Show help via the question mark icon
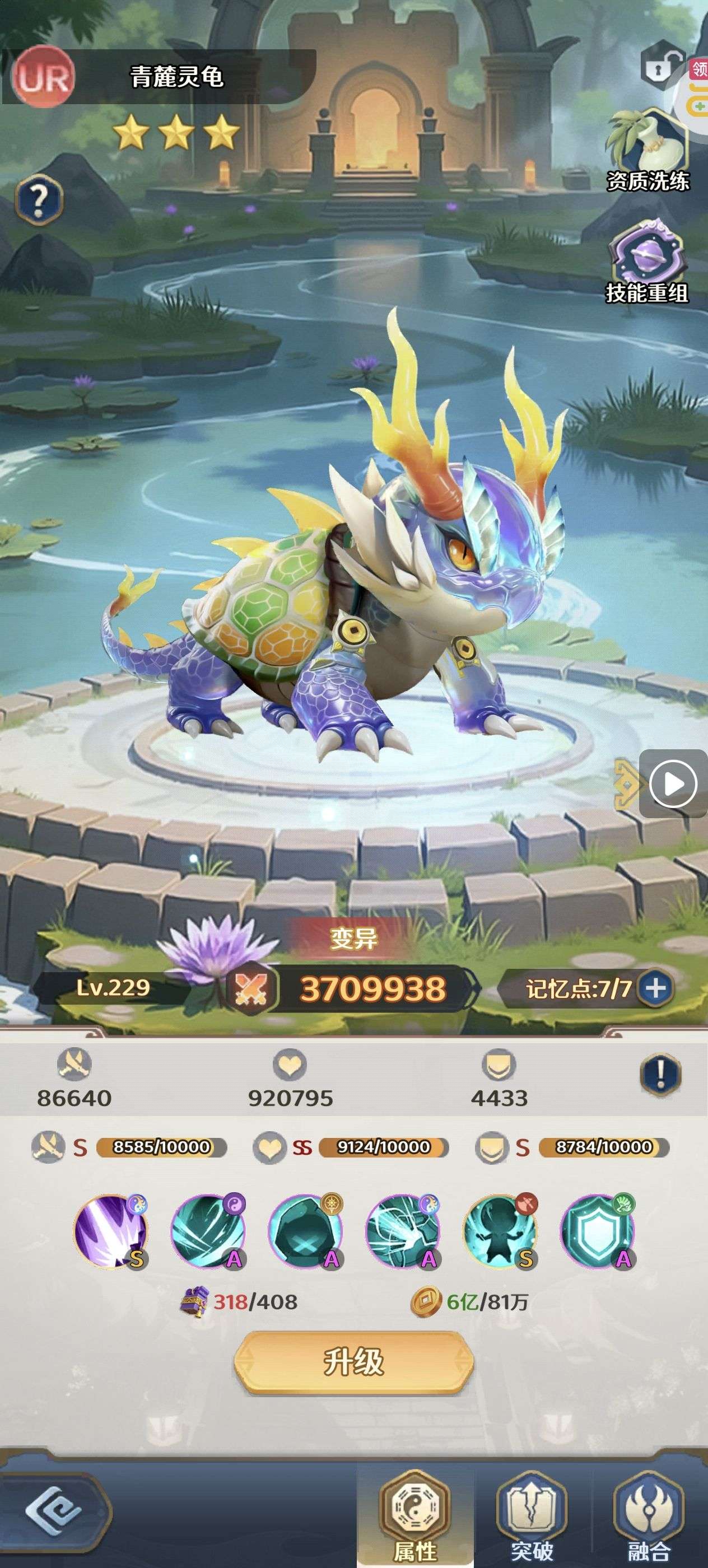This screenshot has height=1568, width=708. click(x=38, y=199)
